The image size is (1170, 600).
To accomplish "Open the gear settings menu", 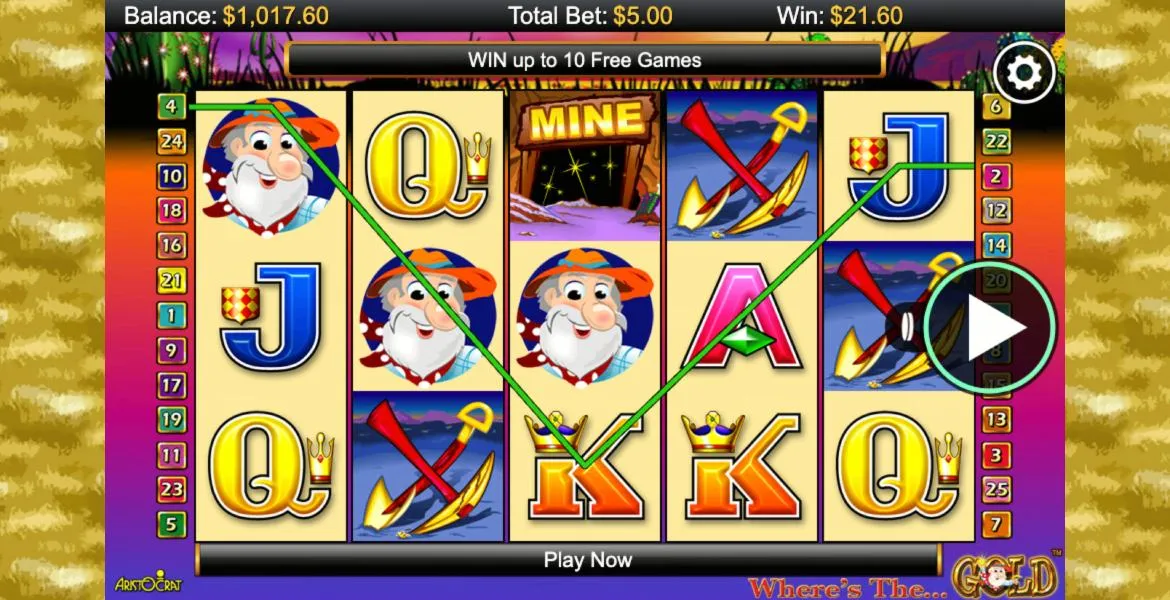I will click(1024, 72).
